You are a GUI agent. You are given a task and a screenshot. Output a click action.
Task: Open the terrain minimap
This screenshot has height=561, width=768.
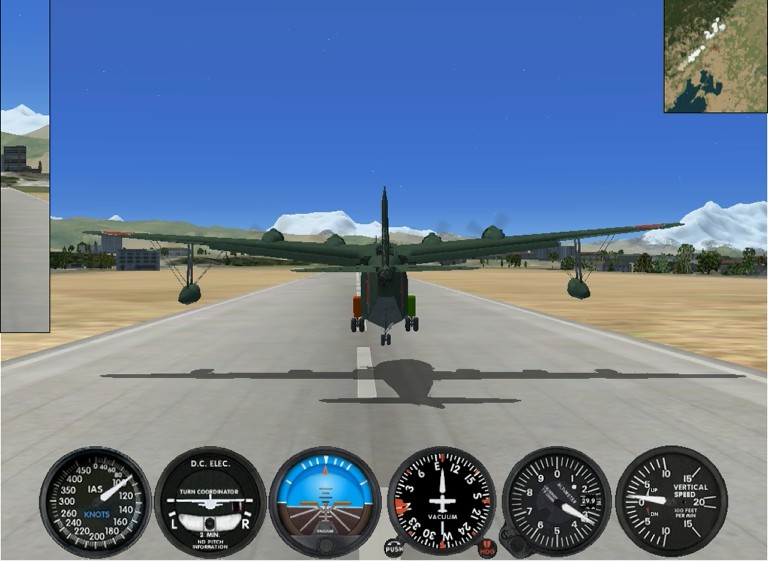(x=715, y=56)
